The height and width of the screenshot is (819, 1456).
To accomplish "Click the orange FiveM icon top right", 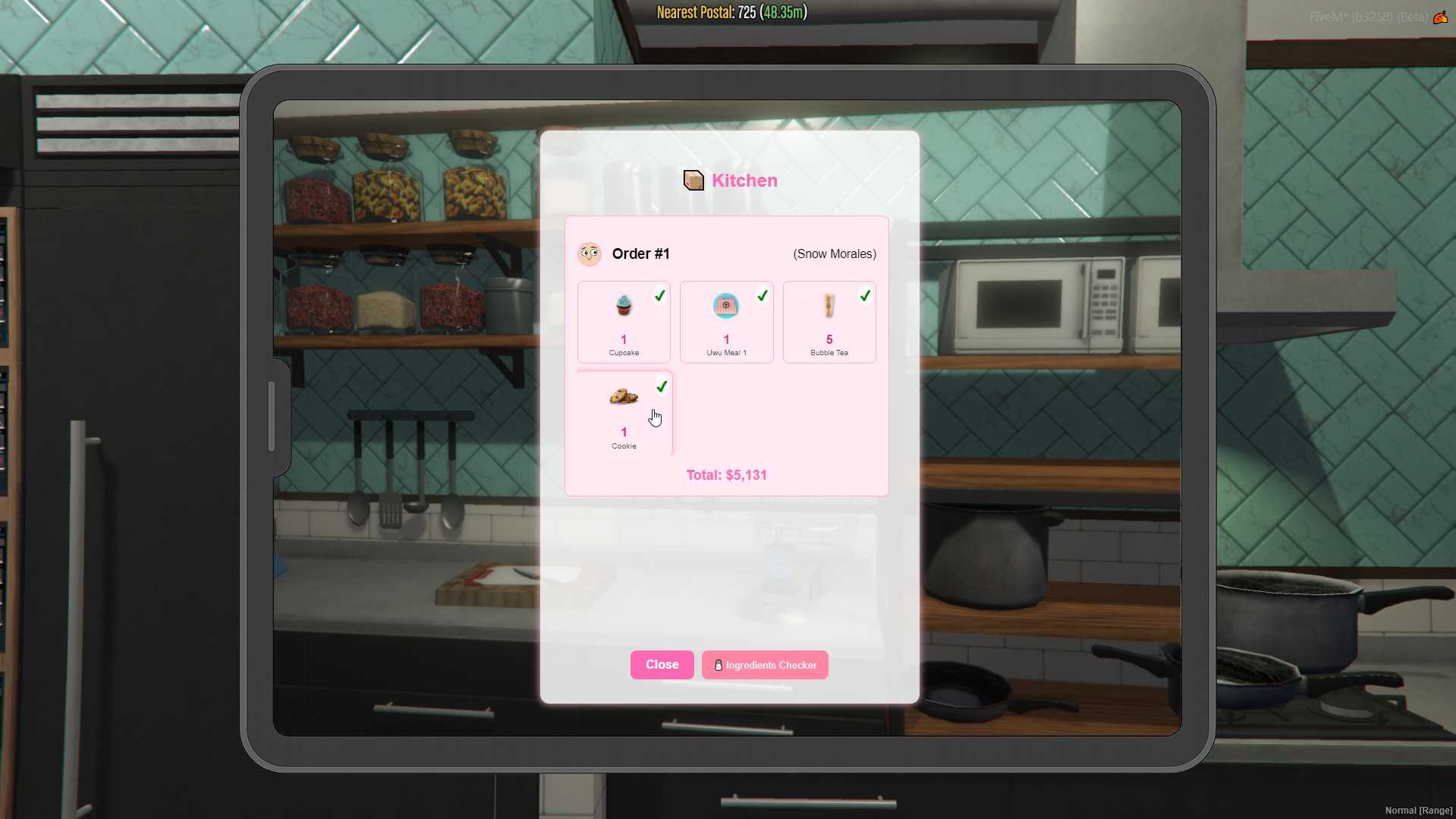I will pyautogui.click(x=1440, y=17).
